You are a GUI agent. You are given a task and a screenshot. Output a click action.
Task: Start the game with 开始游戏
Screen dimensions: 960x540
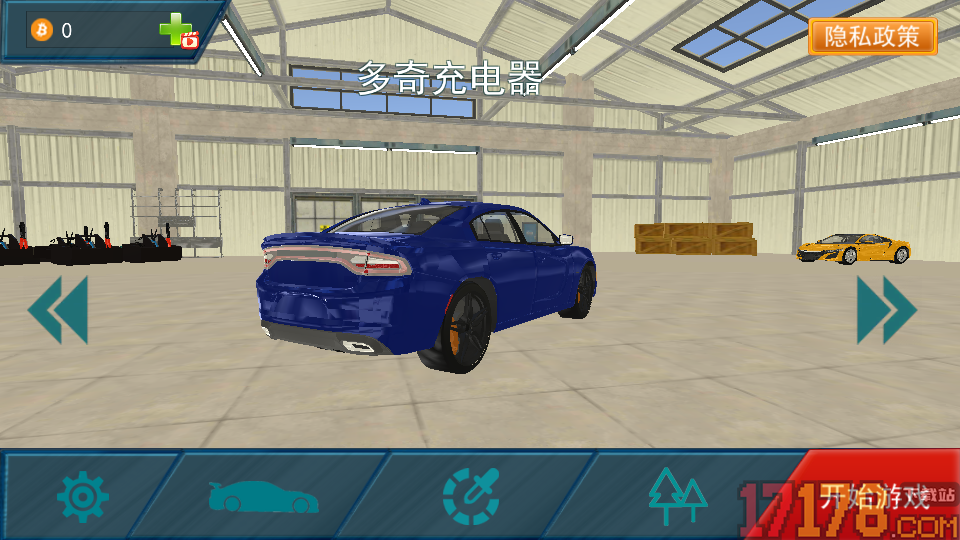pos(874,496)
